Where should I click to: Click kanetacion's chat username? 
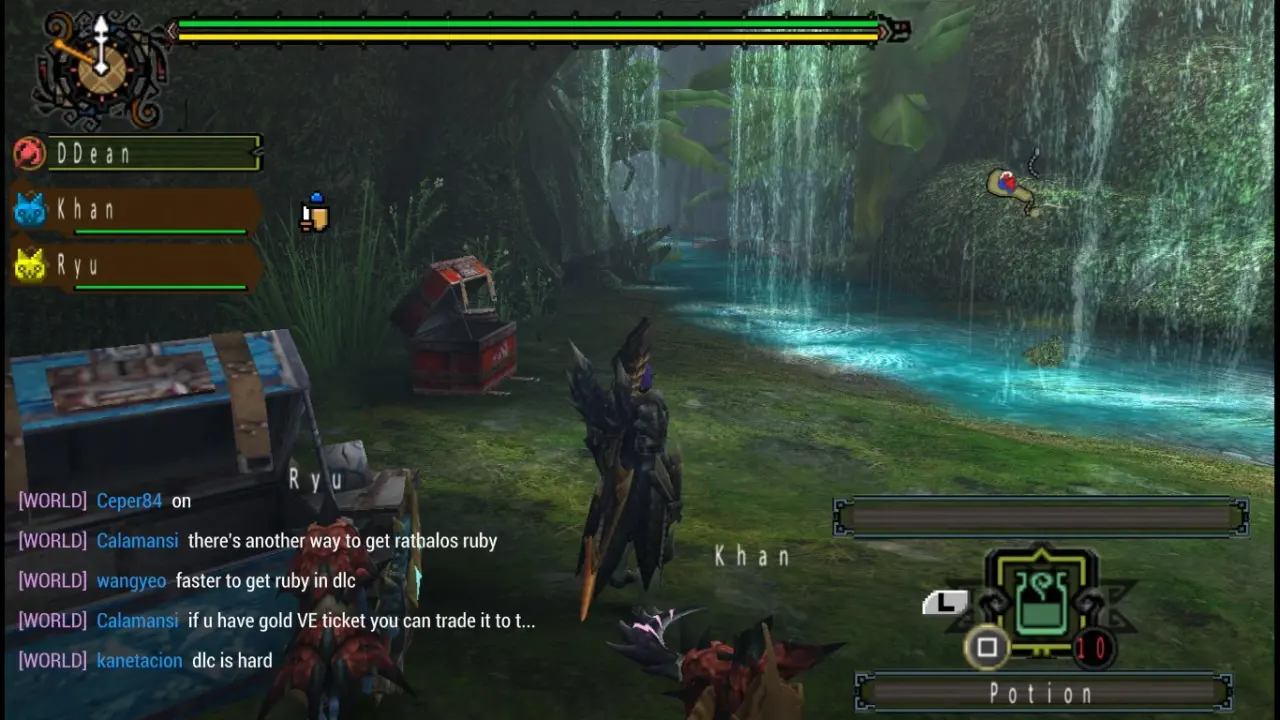pyautogui.click(x=139, y=661)
